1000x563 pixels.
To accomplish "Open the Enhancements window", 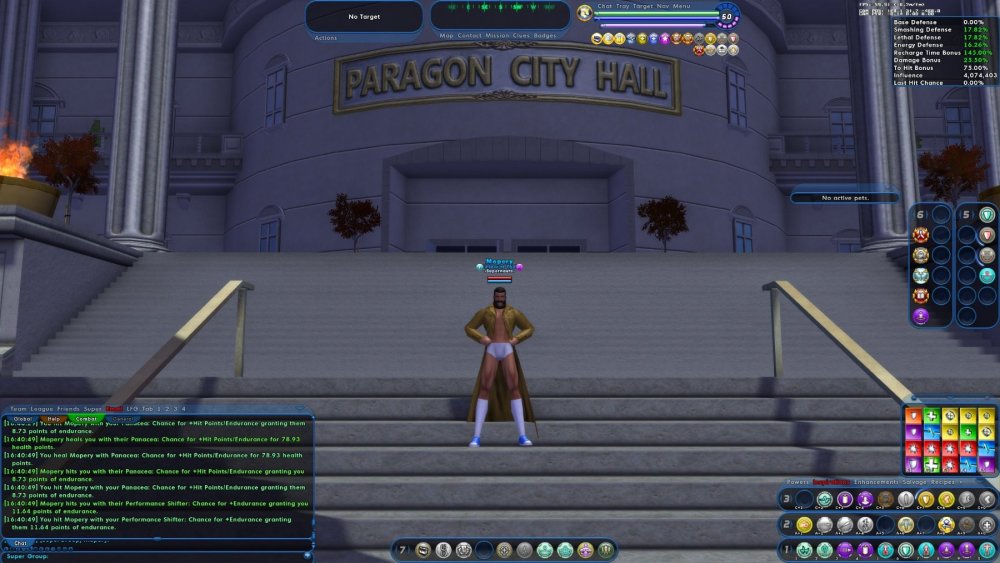I will tap(875, 482).
